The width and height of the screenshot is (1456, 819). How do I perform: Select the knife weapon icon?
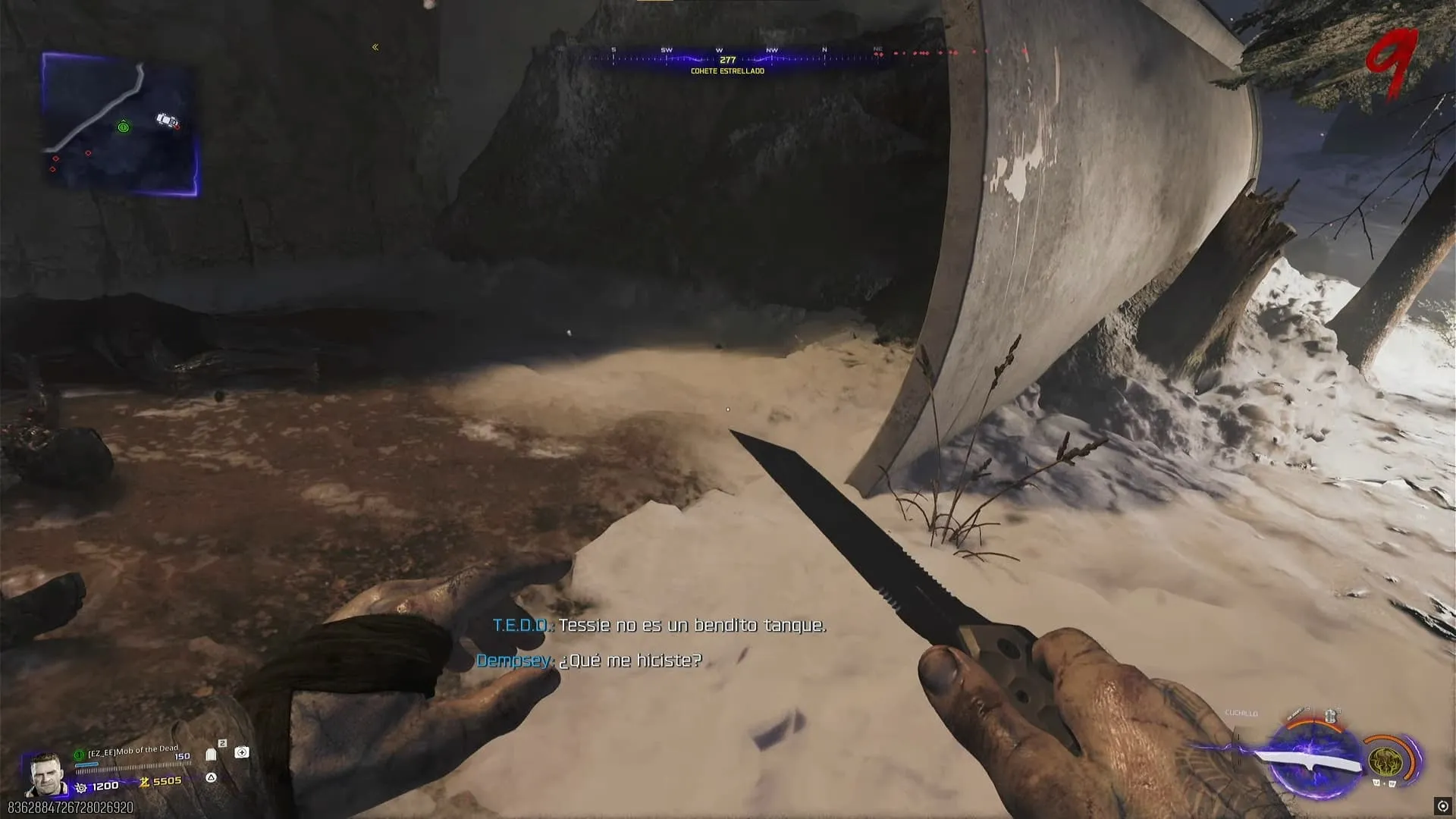coord(1308,761)
